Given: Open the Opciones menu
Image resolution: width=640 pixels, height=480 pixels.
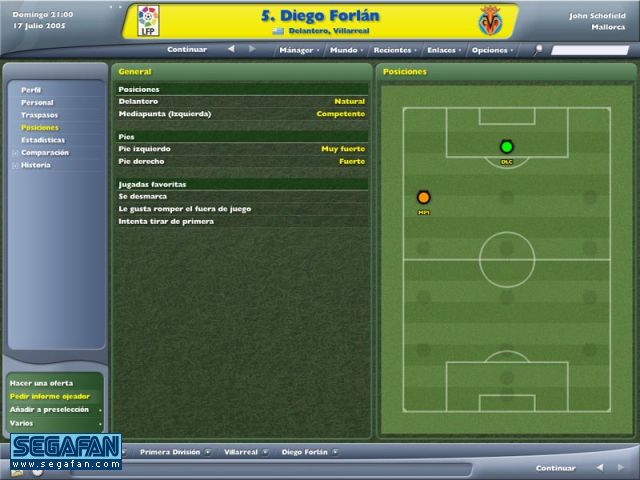Looking at the screenshot, I should (491, 49).
